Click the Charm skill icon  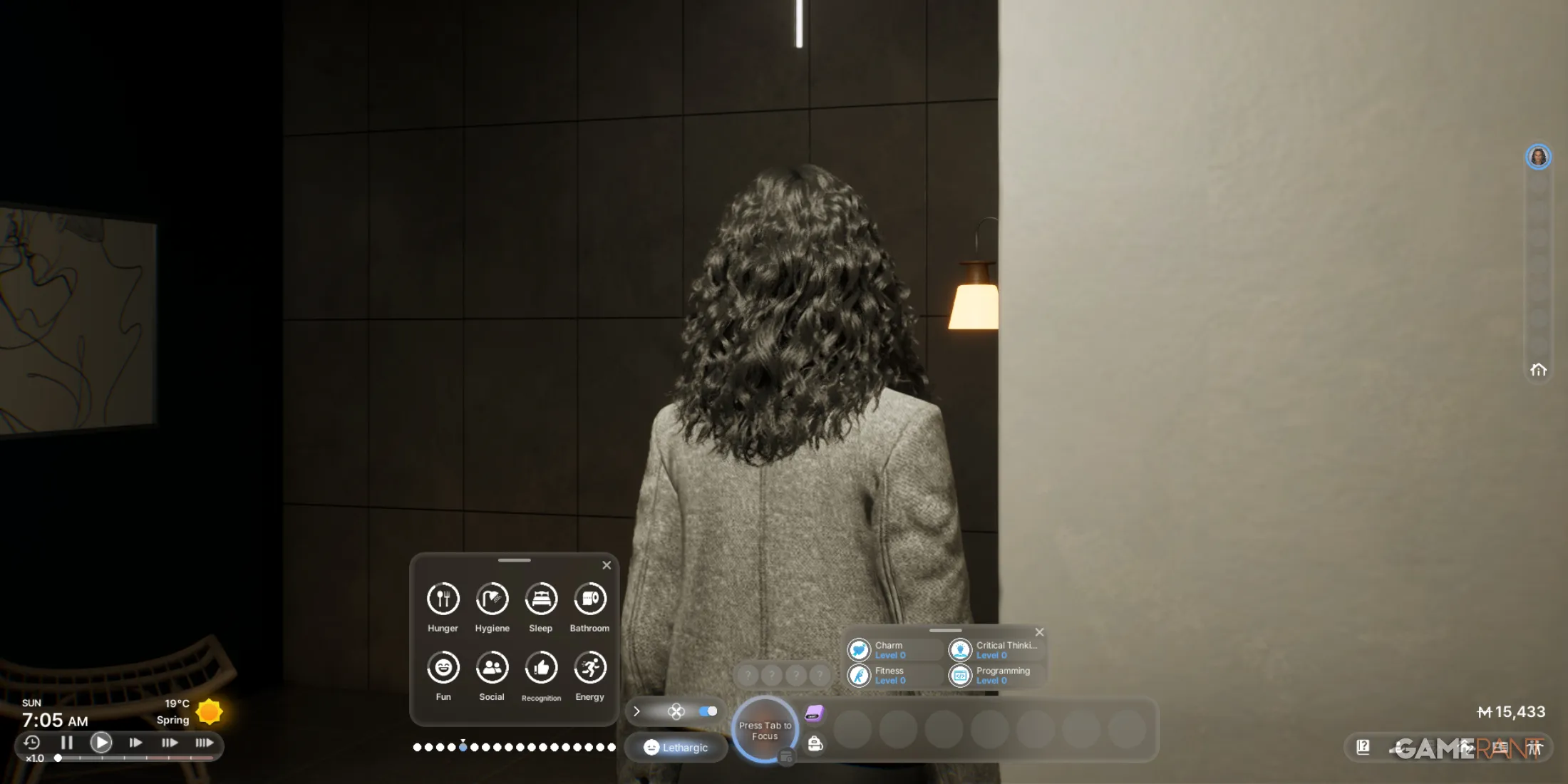861,649
